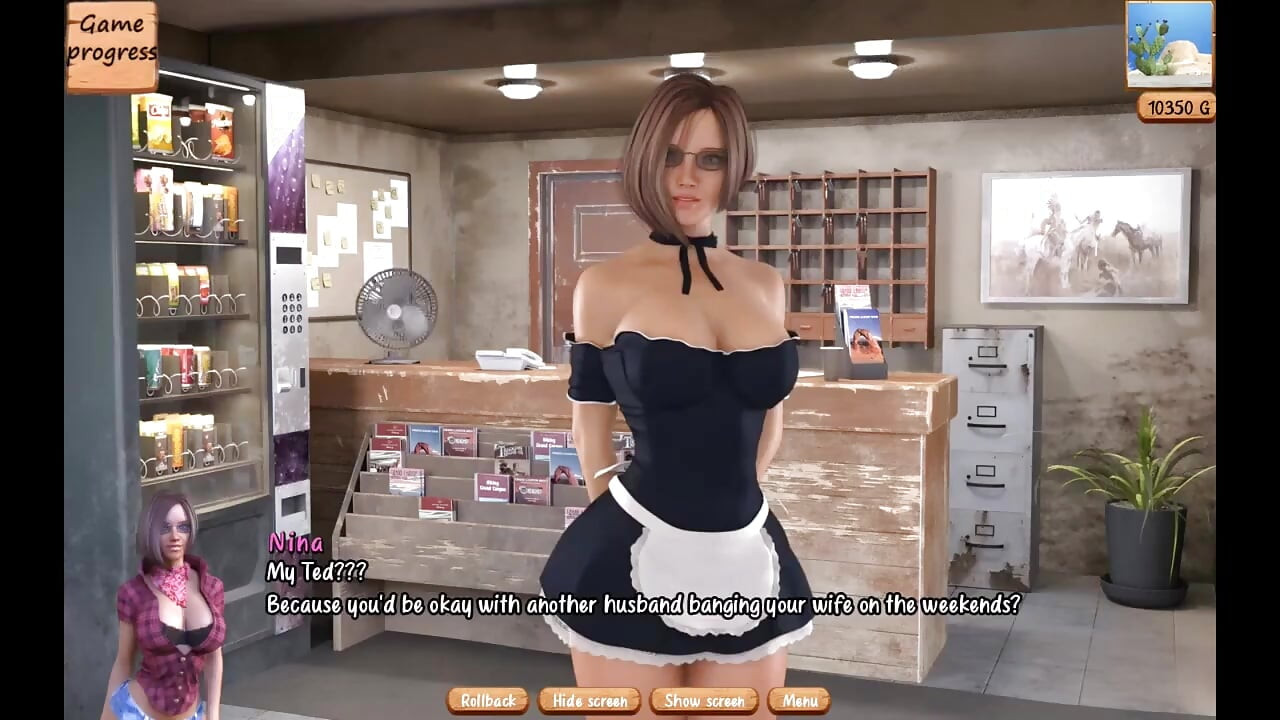This screenshot has height=720, width=1280.
Task: Click Nina's name label above the dialogue
Action: click(295, 544)
